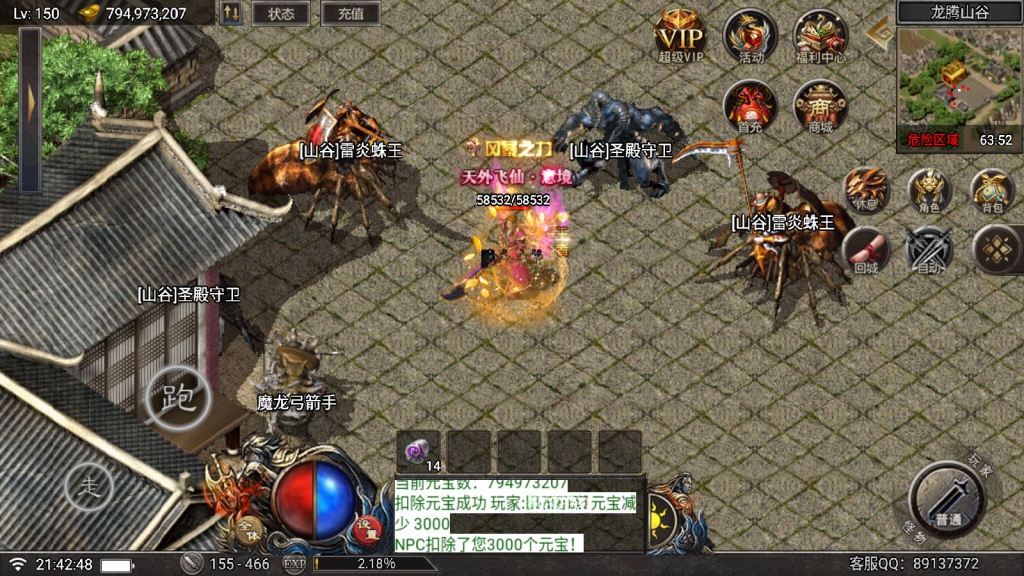The height and width of the screenshot is (576, 1024).
Task: Click the 休息 rest button
Action: [x=866, y=189]
